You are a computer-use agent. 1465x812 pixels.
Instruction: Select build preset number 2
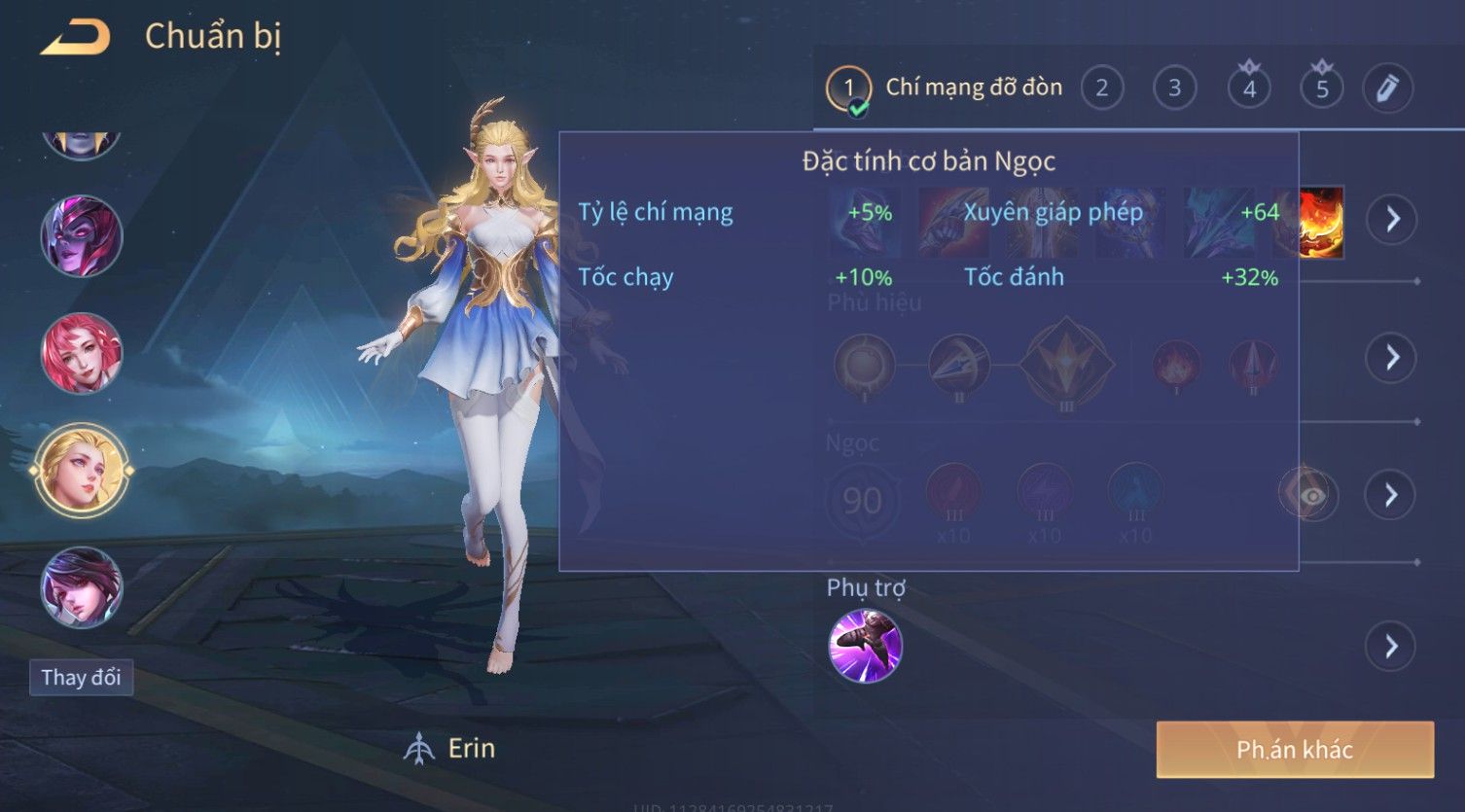tap(1101, 88)
